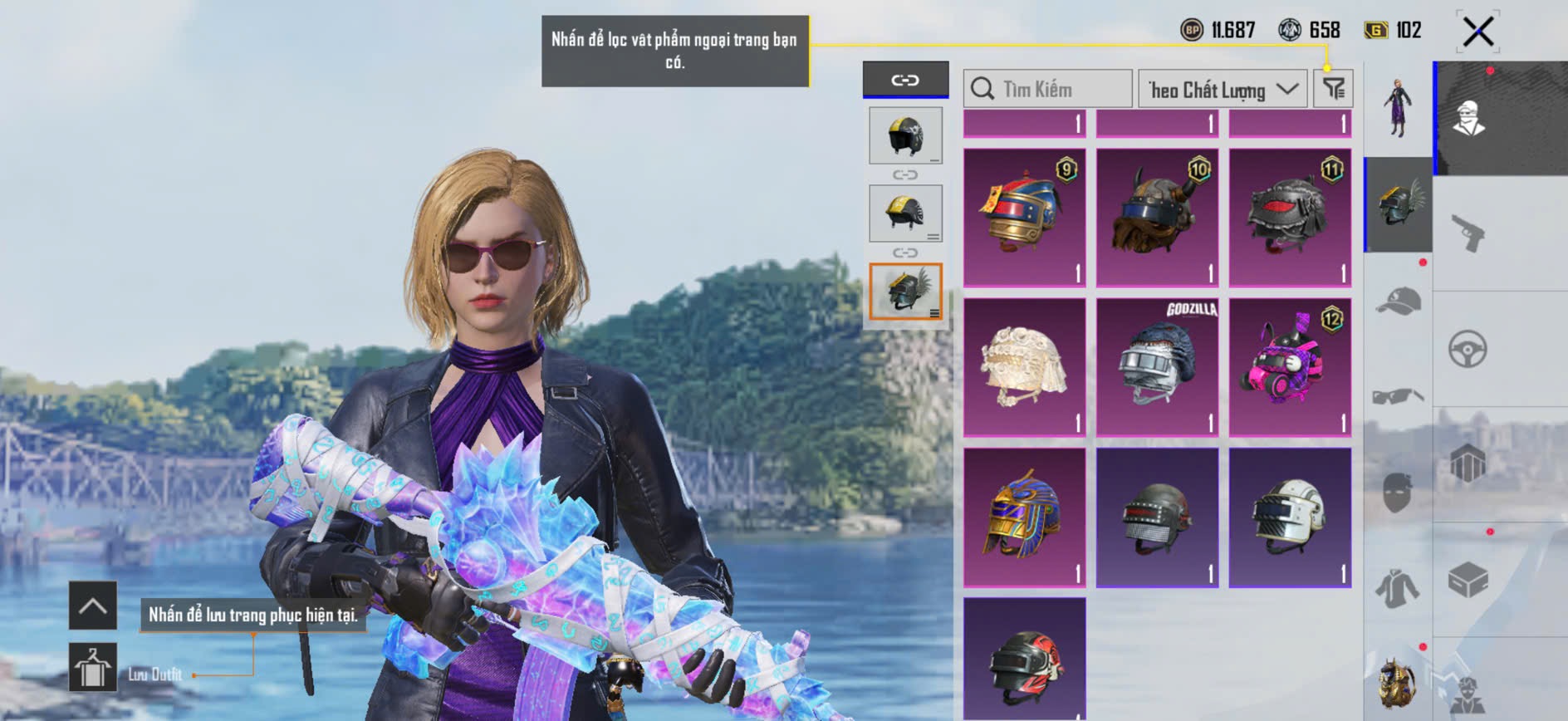Open the steering wheel vehicle skins tab
The image size is (1568, 721).
coord(1468,349)
